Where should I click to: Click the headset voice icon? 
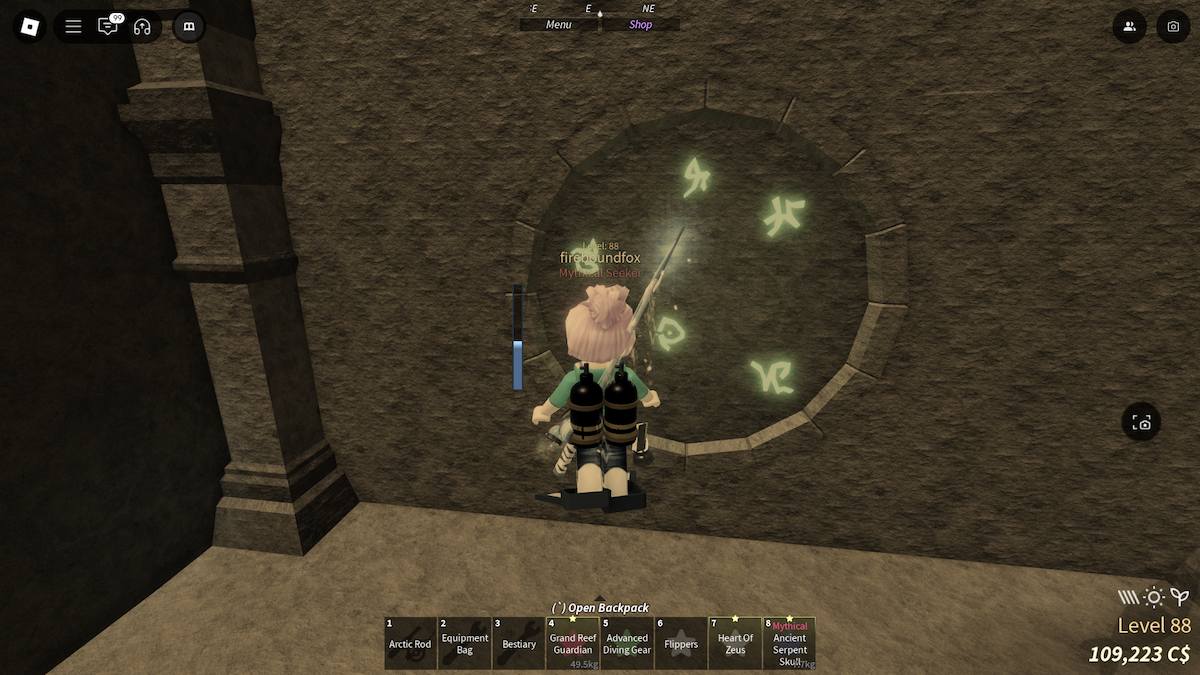pos(142,27)
